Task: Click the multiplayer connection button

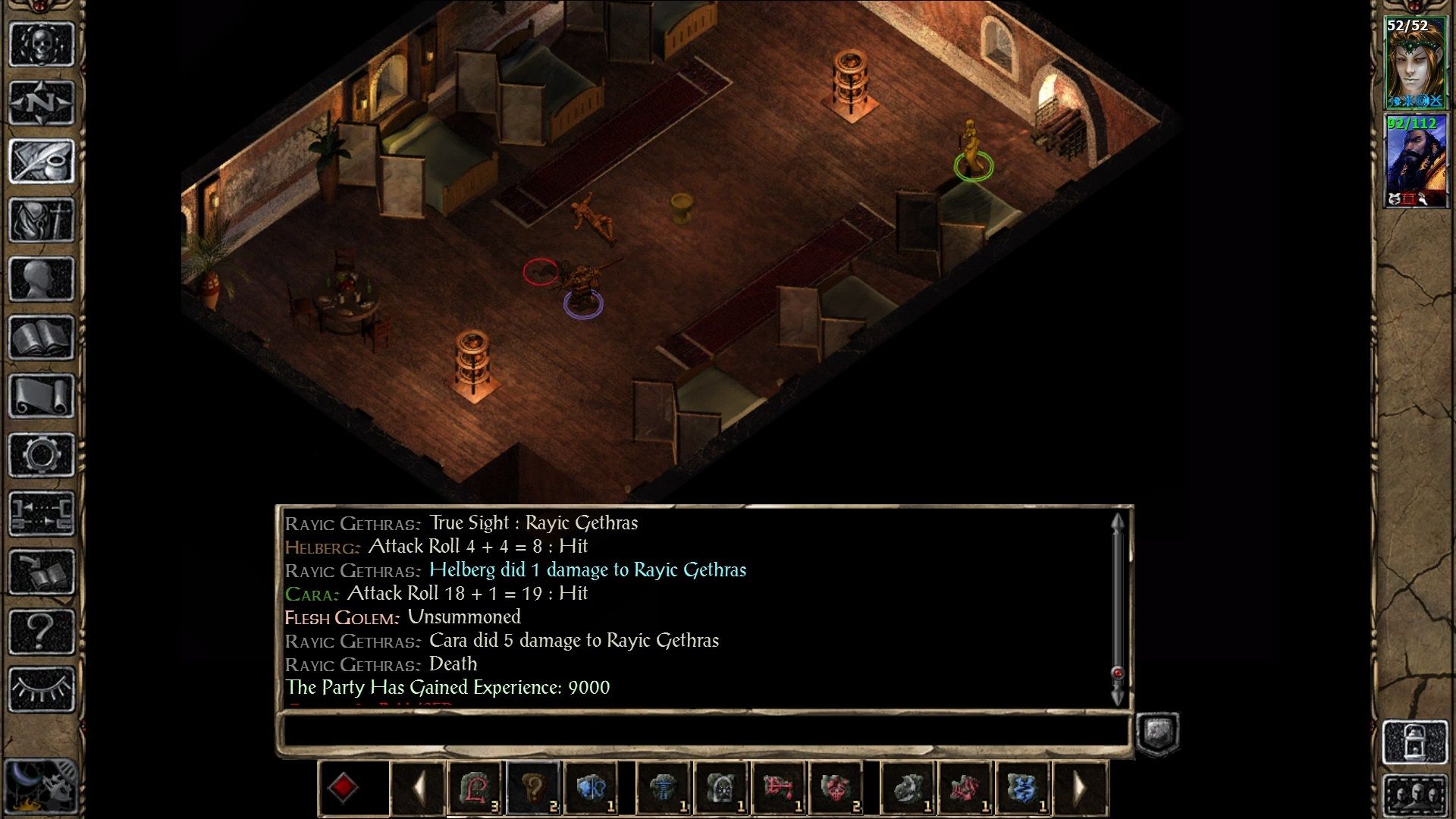Action: (42, 513)
